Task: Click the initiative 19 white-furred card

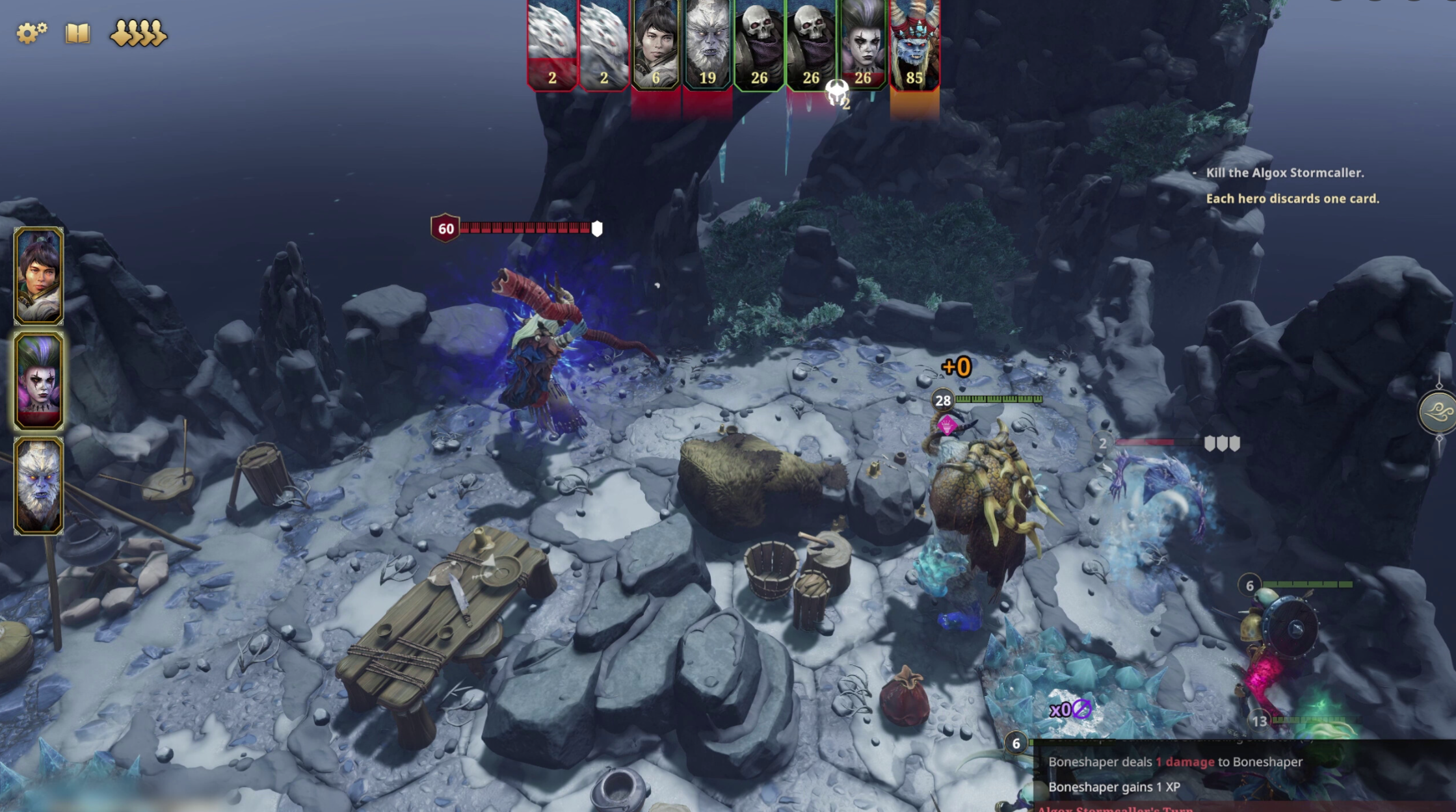Action: 708,44
